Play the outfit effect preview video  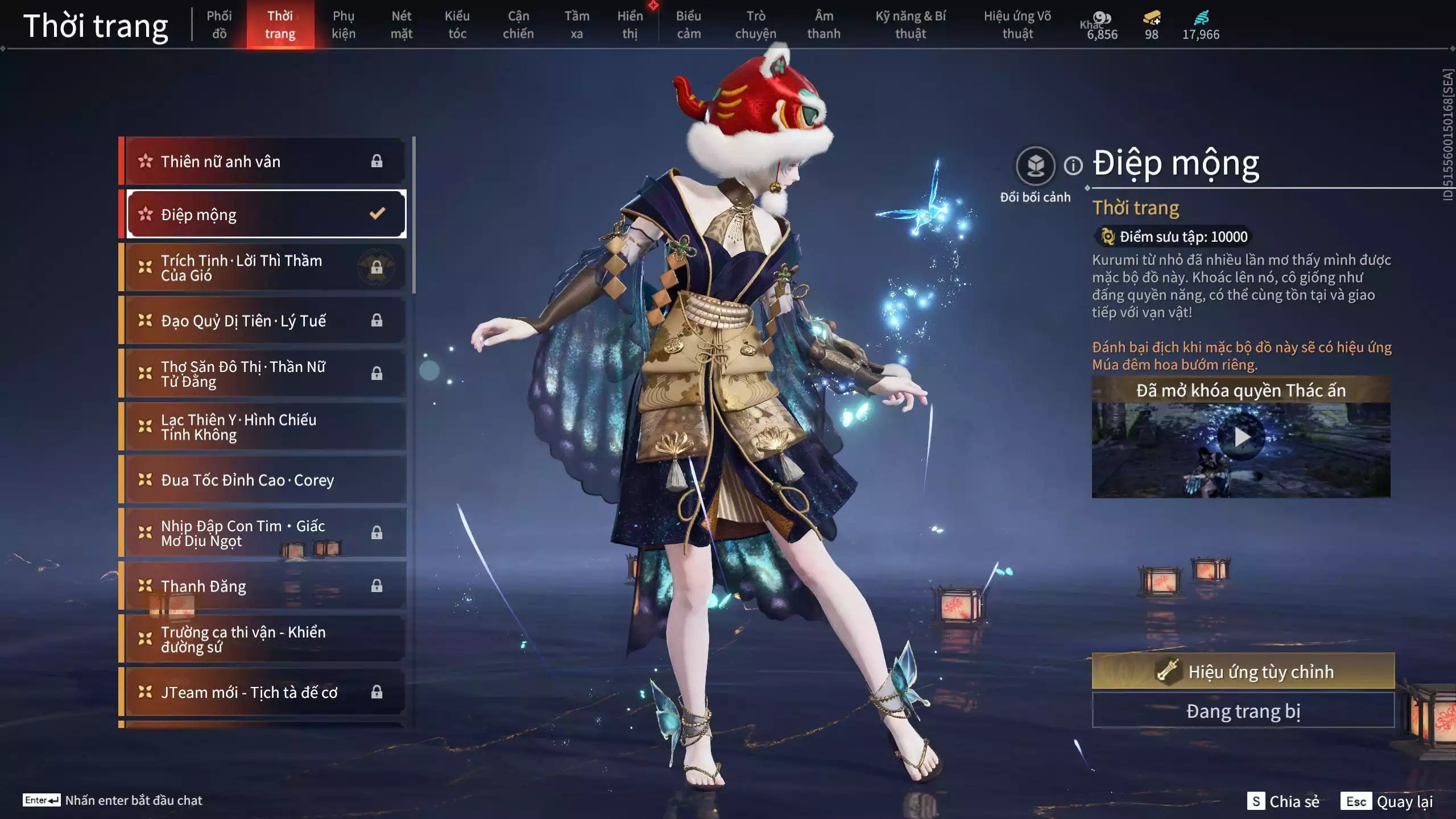coord(1241,437)
